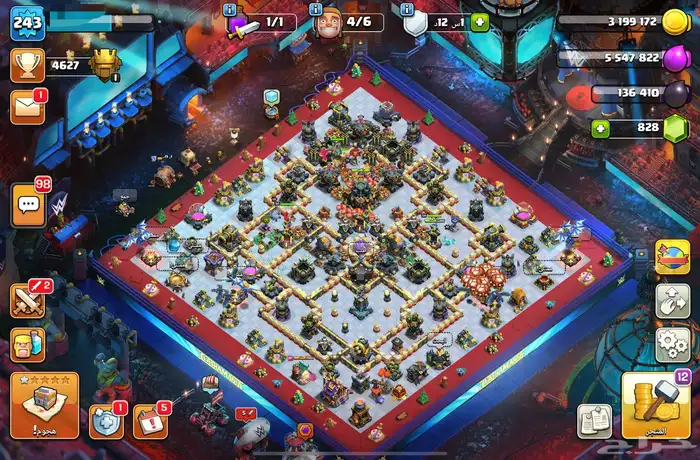The height and width of the screenshot is (460, 700).
Task: Click the green plus beside the shield timer
Action: click(x=479, y=22)
